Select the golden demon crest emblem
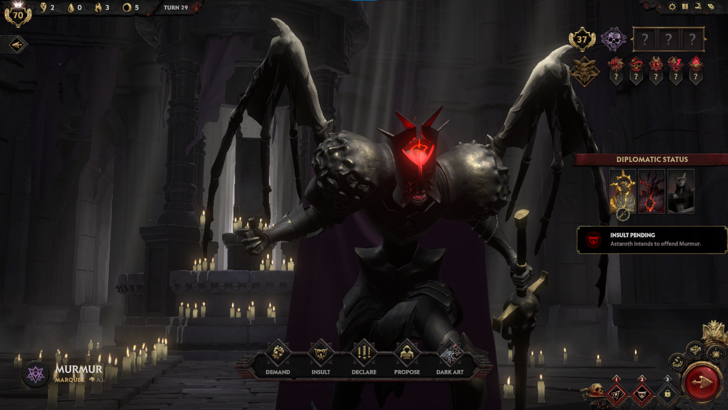Screen dimensions: 728x410 click(x=584, y=70)
